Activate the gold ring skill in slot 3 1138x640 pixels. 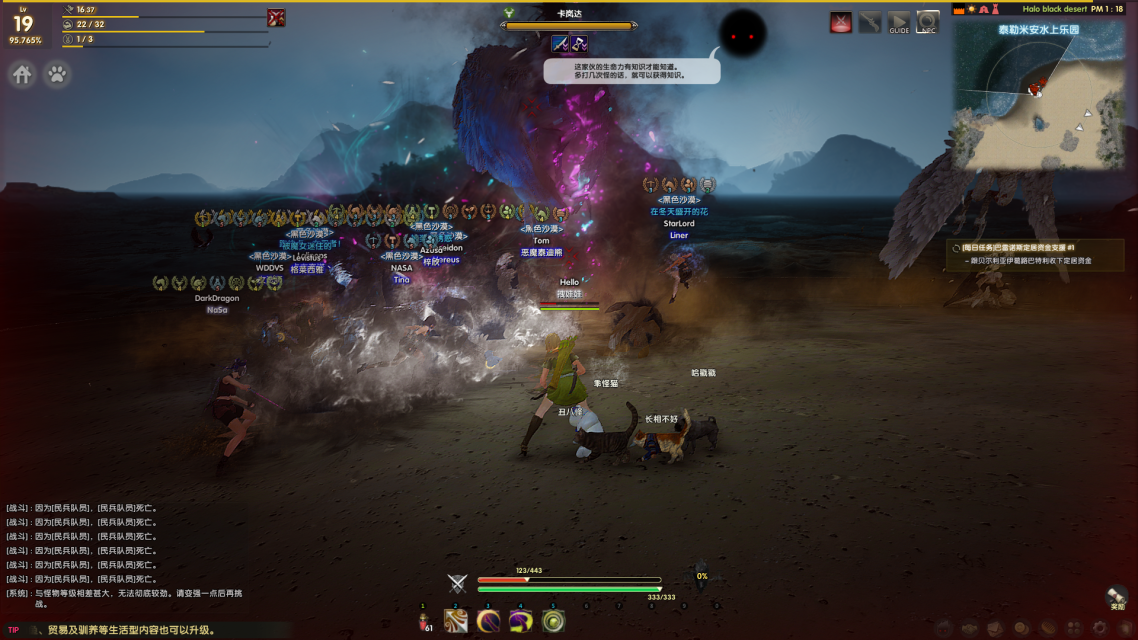coord(488,622)
